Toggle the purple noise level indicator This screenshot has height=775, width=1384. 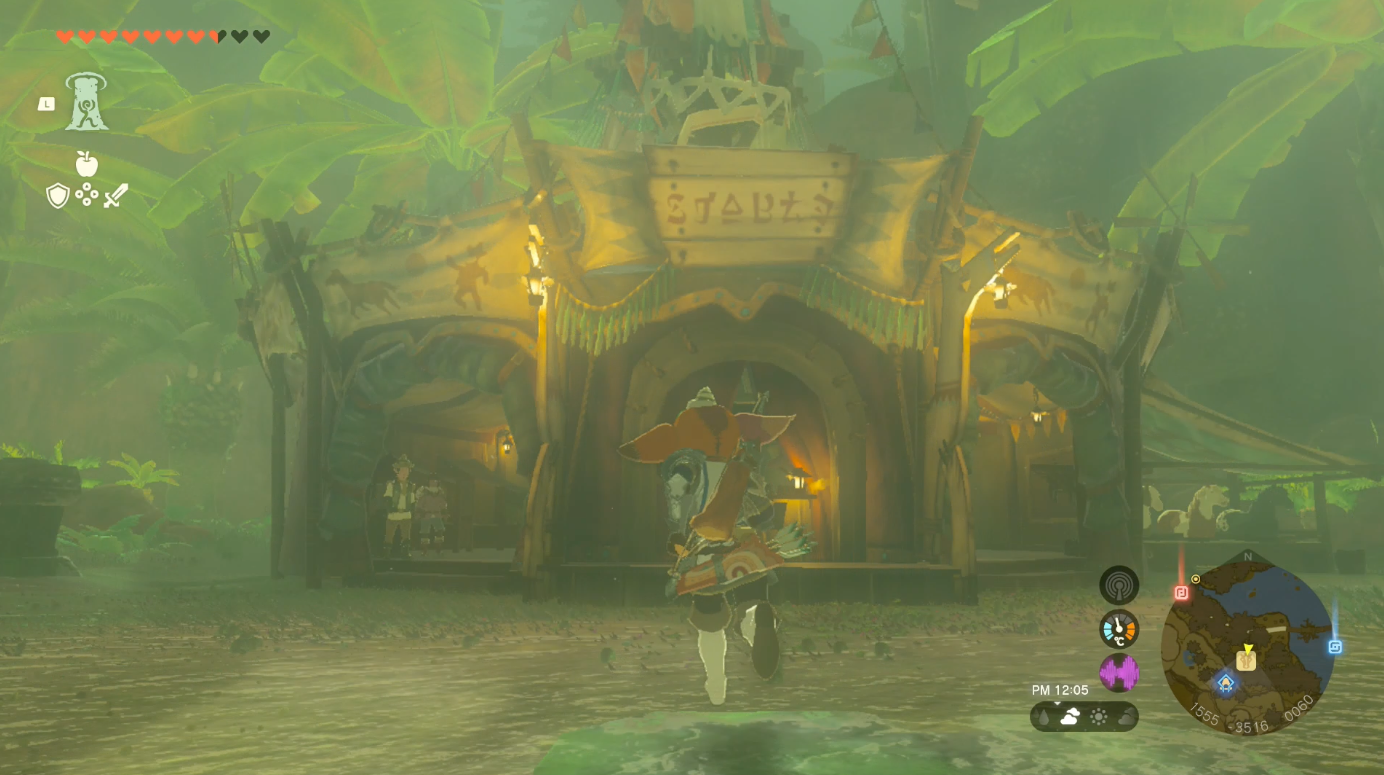1118,674
